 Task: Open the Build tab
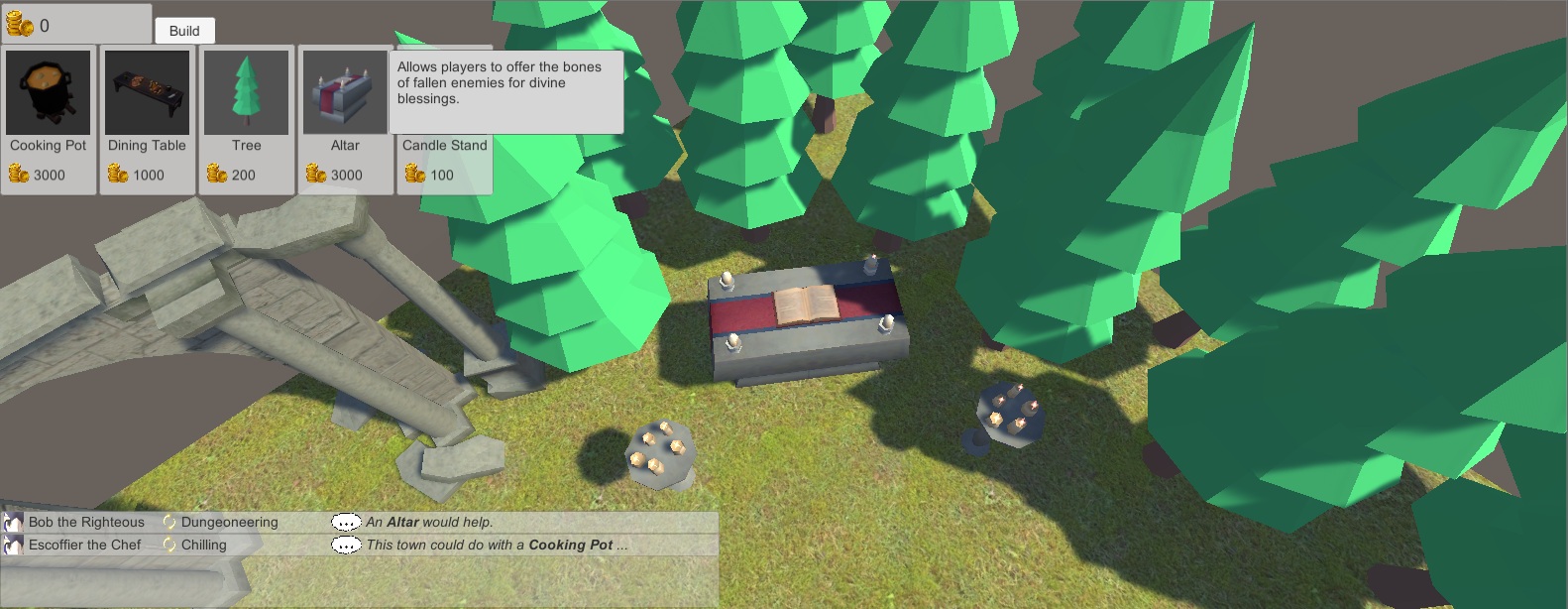184,31
